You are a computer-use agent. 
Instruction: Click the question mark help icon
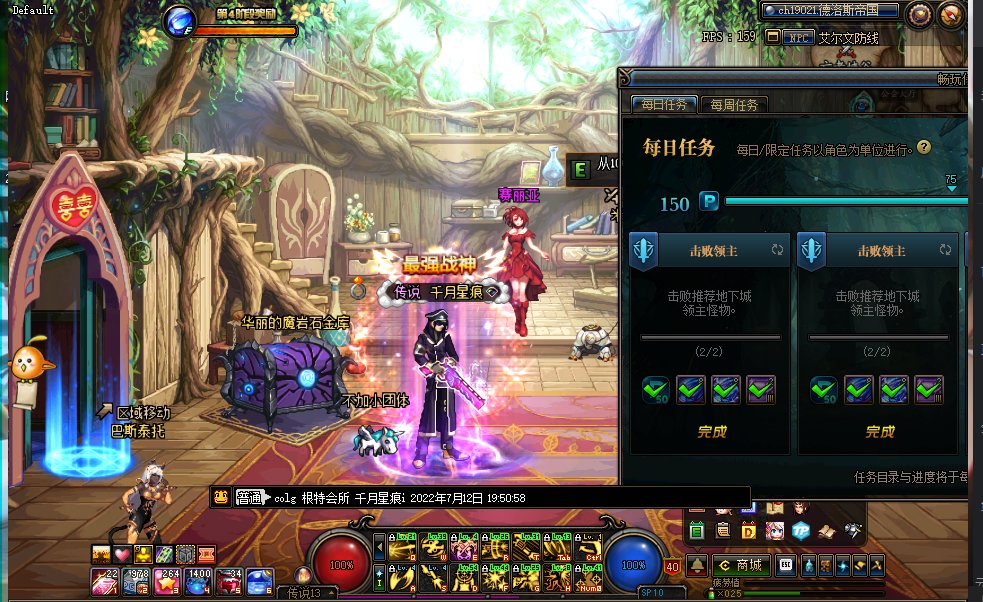pyautogui.click(x=924, y=147)
